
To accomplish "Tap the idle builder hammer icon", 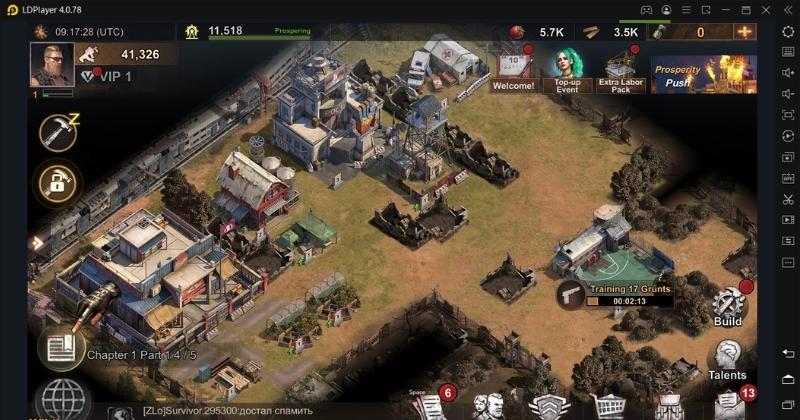I will [58, 133].
